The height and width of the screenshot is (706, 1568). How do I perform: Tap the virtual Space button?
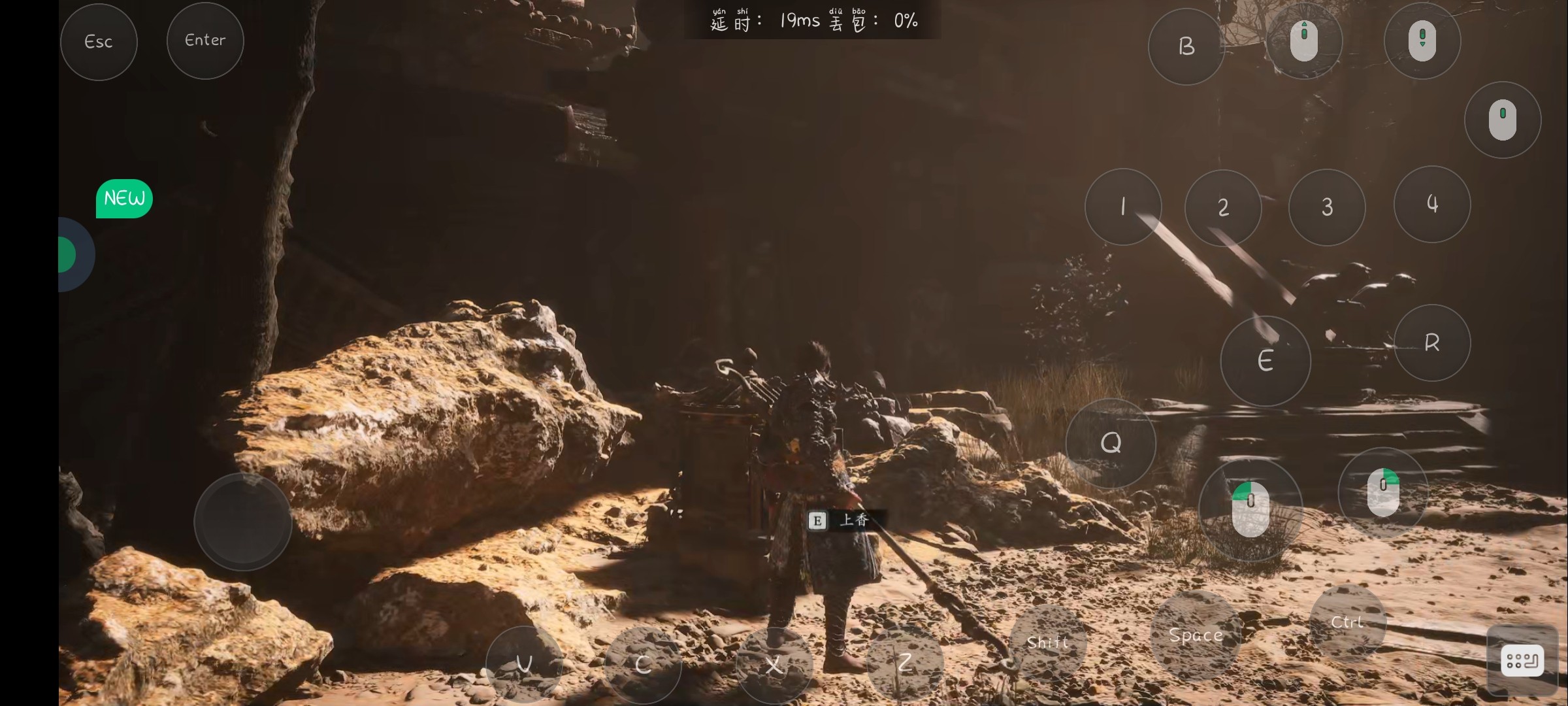1196,635
